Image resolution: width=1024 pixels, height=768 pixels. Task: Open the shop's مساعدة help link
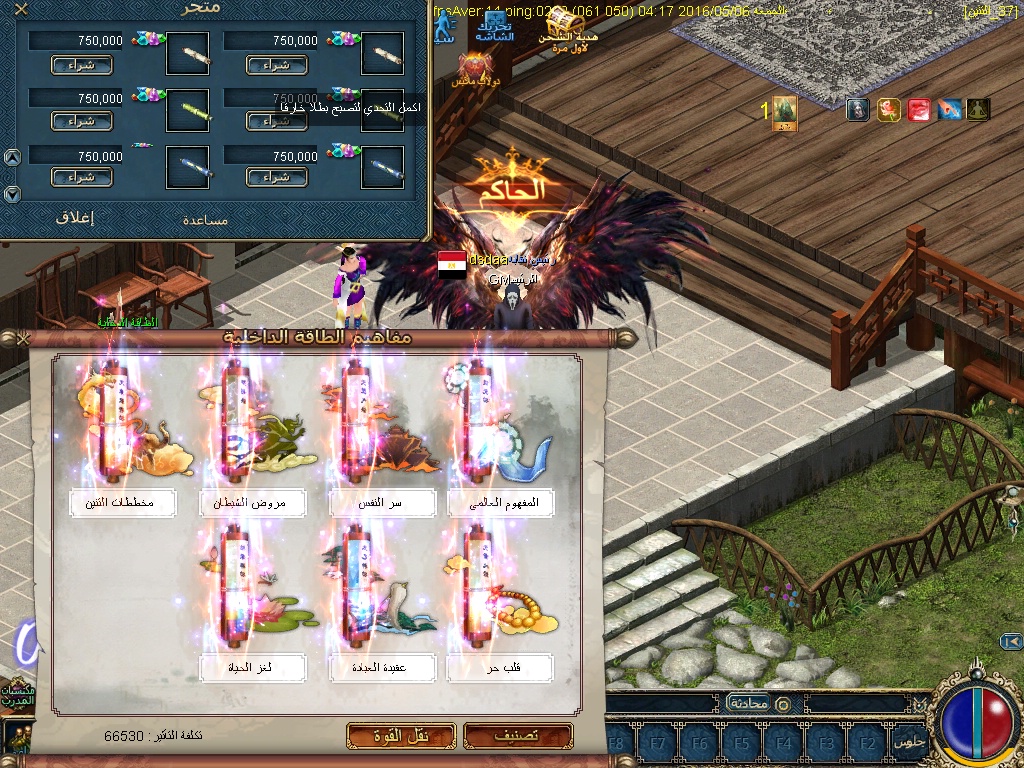pos(206,219)
